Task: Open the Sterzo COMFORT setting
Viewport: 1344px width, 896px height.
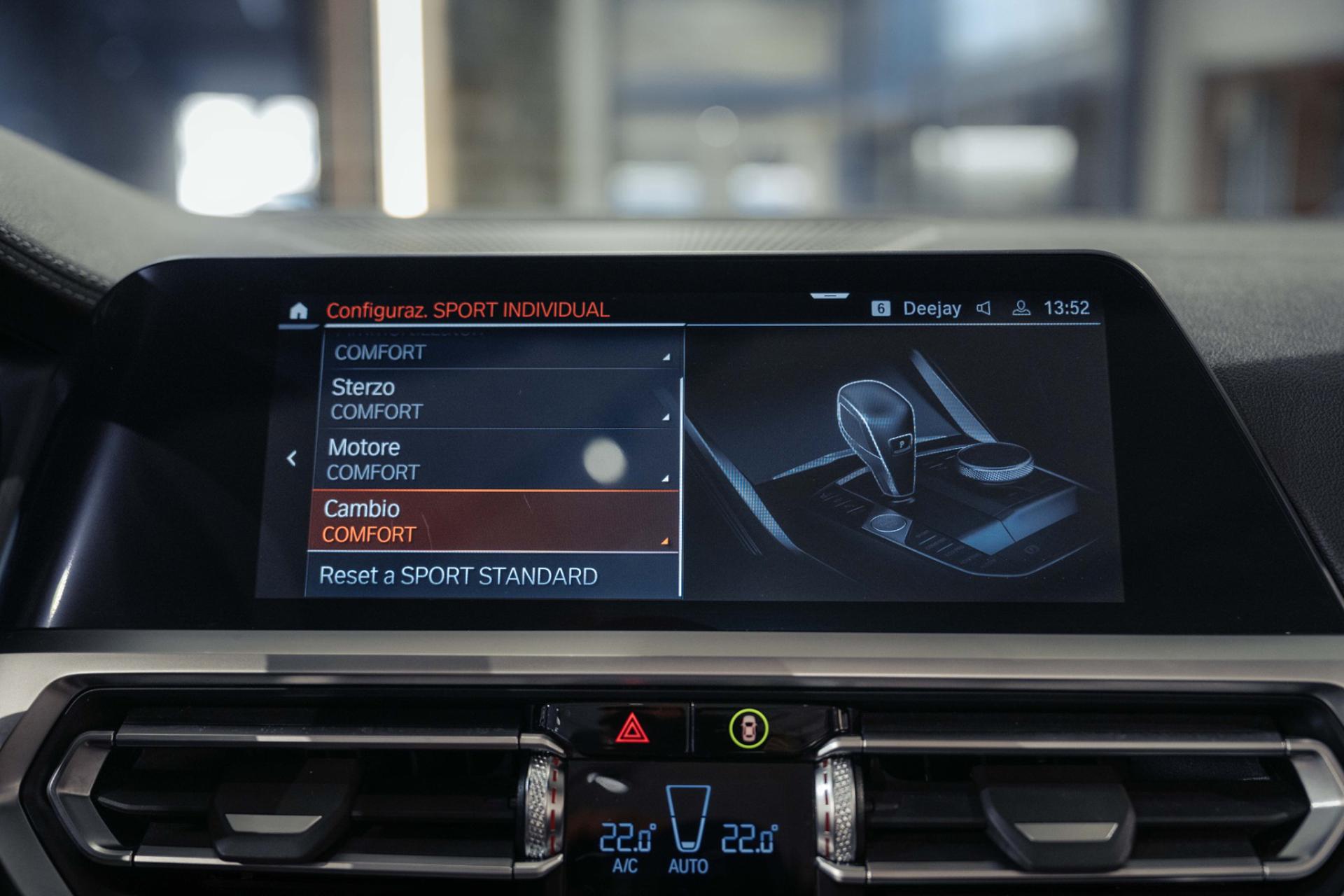Action: pyautogui.click(x=500, y=399)
